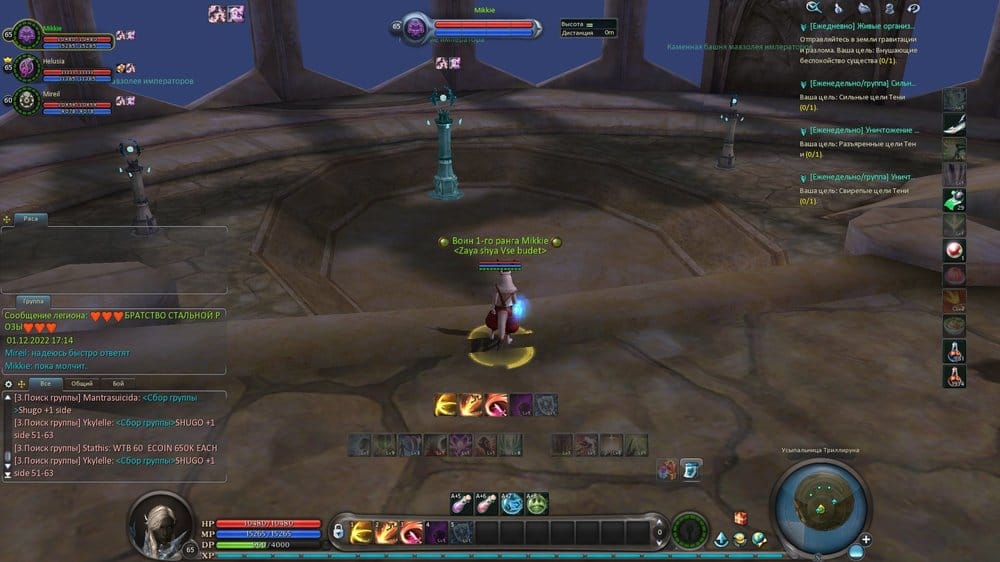The width and height of the screenshot is (1000, 562).
Task: Activate the skill in hotbar slot 1
Action: pyautogui.click(x=361, y=532)
